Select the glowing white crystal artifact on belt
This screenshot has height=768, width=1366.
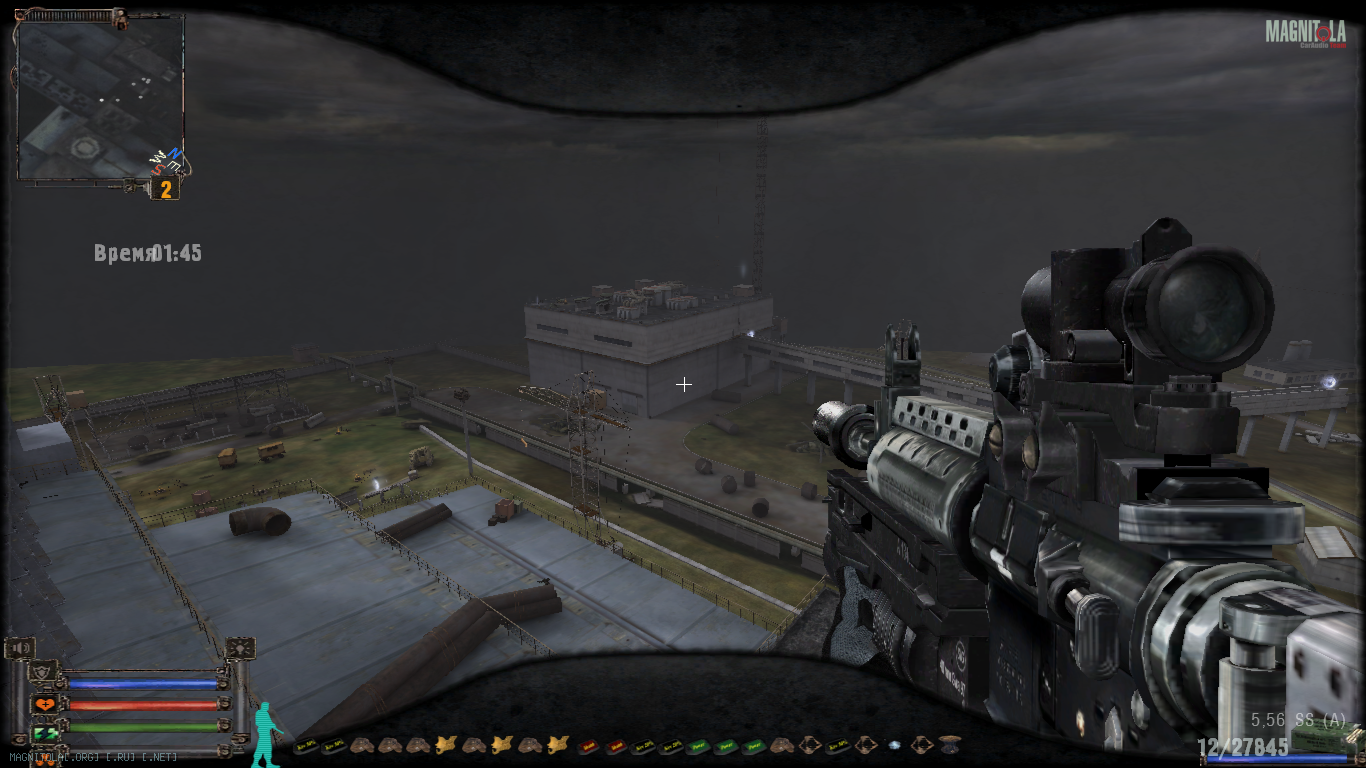[893, 745]
